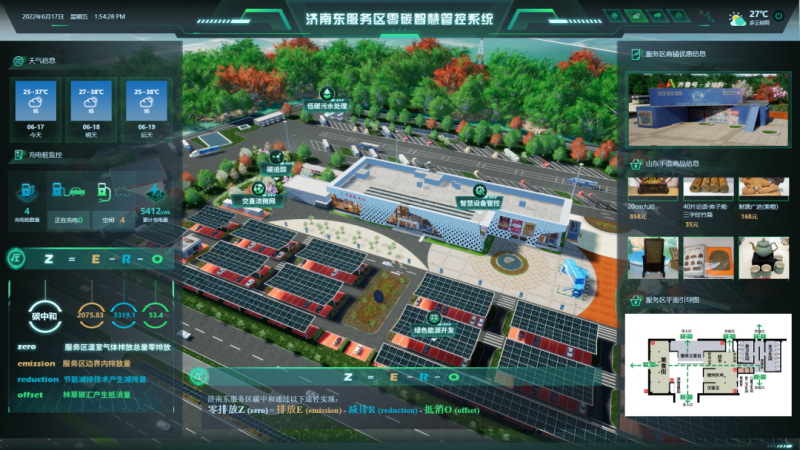The width and height of the screenshot is (800, 450).
Task: Click the 正在充电 car charging icon
Action: [x=70, y=190]
